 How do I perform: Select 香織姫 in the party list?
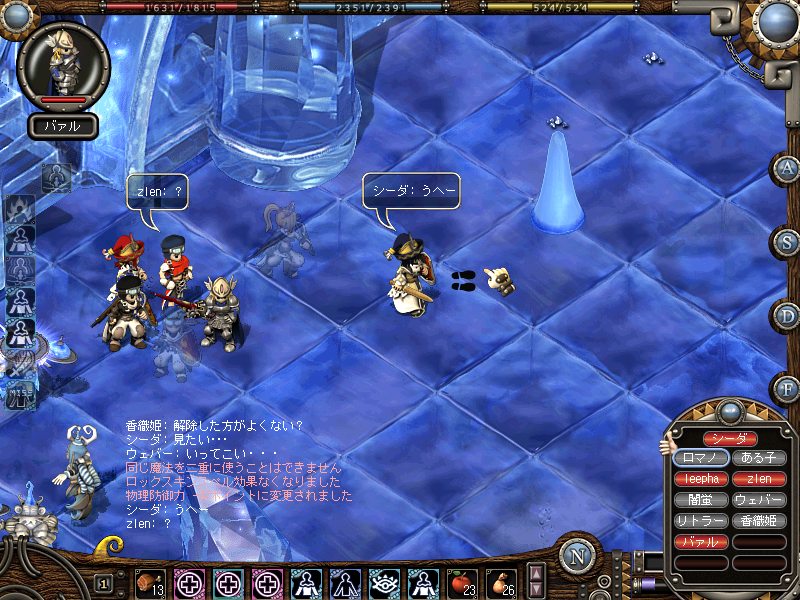[x=759, y=521]
